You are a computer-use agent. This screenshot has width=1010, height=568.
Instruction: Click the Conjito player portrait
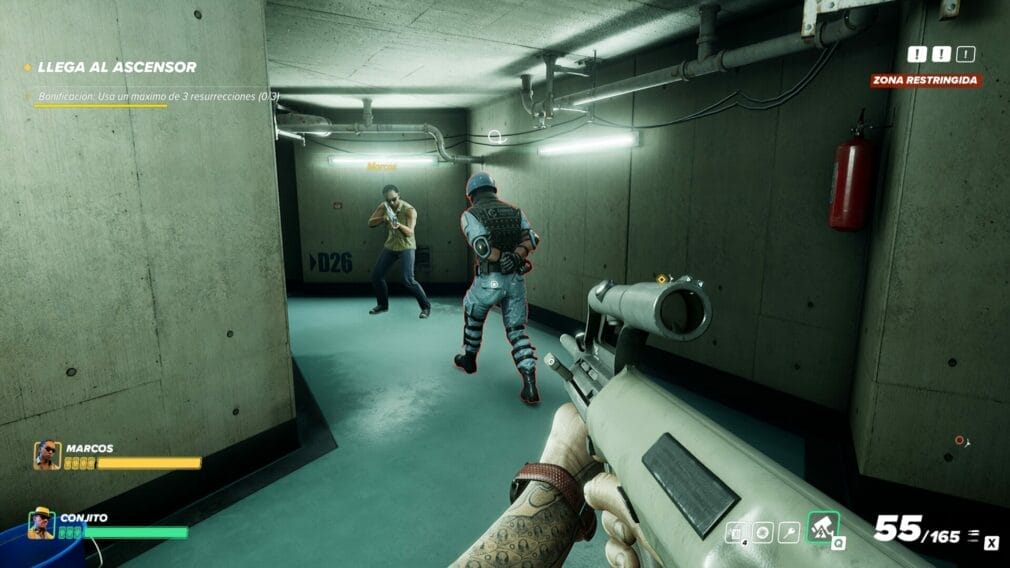pos(42,524)
